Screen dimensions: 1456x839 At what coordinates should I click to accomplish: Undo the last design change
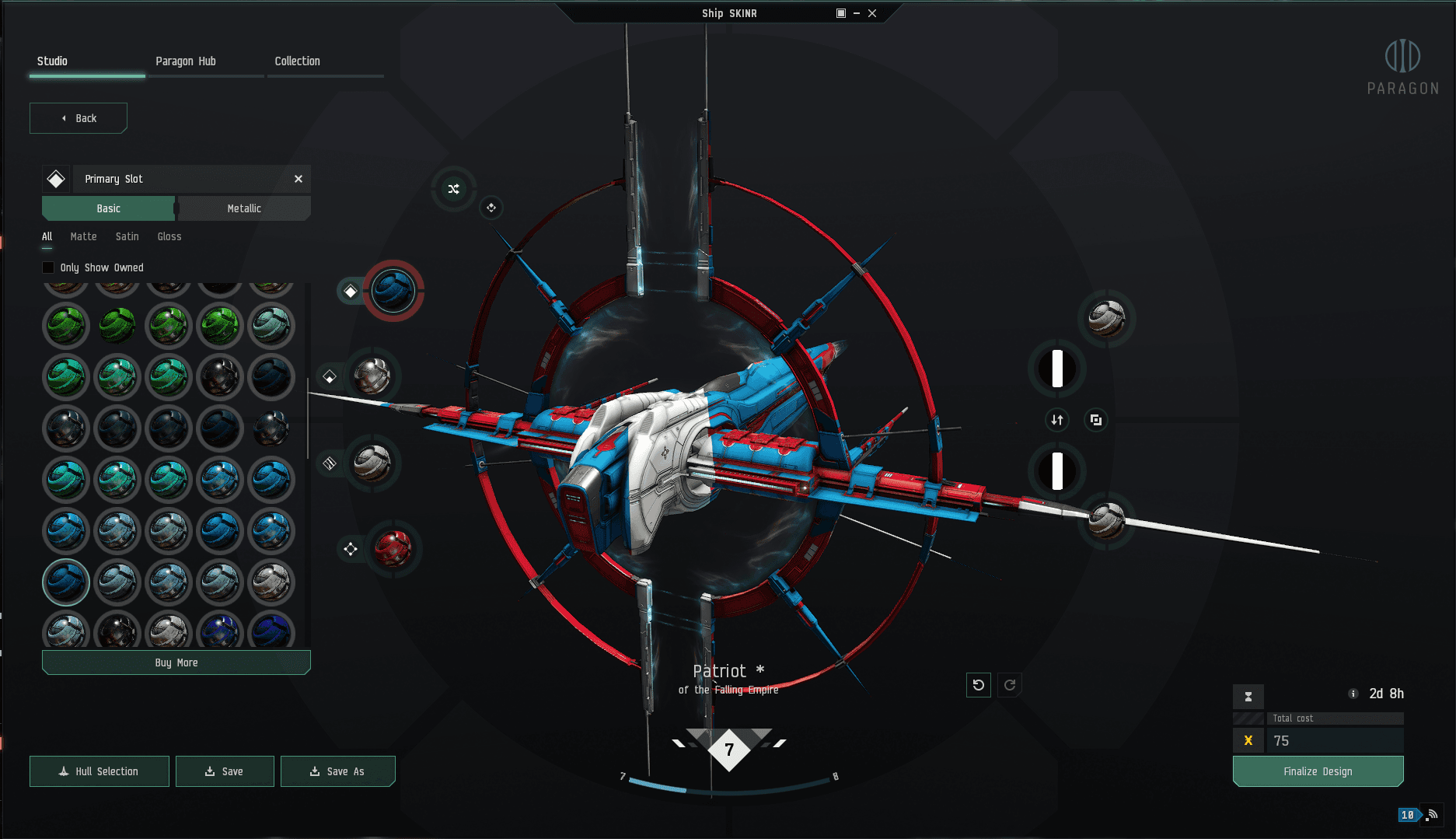click(979, 685)
